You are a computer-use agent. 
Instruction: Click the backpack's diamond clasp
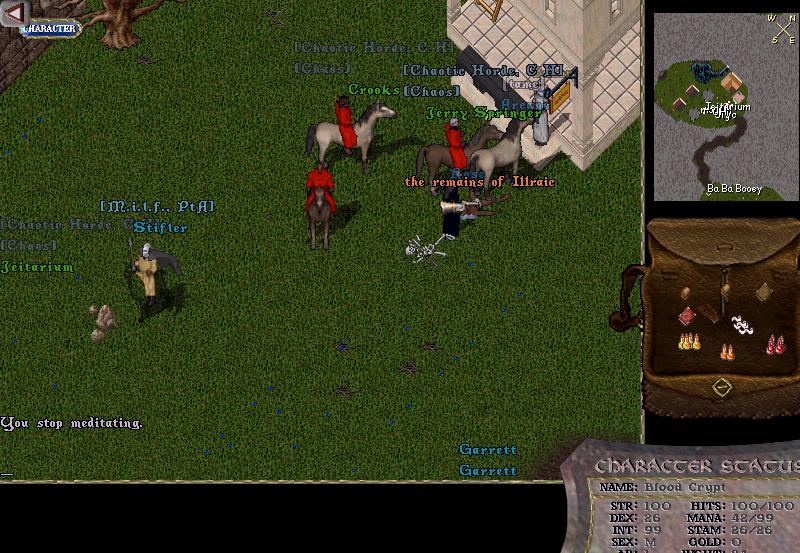coord(721,386)
